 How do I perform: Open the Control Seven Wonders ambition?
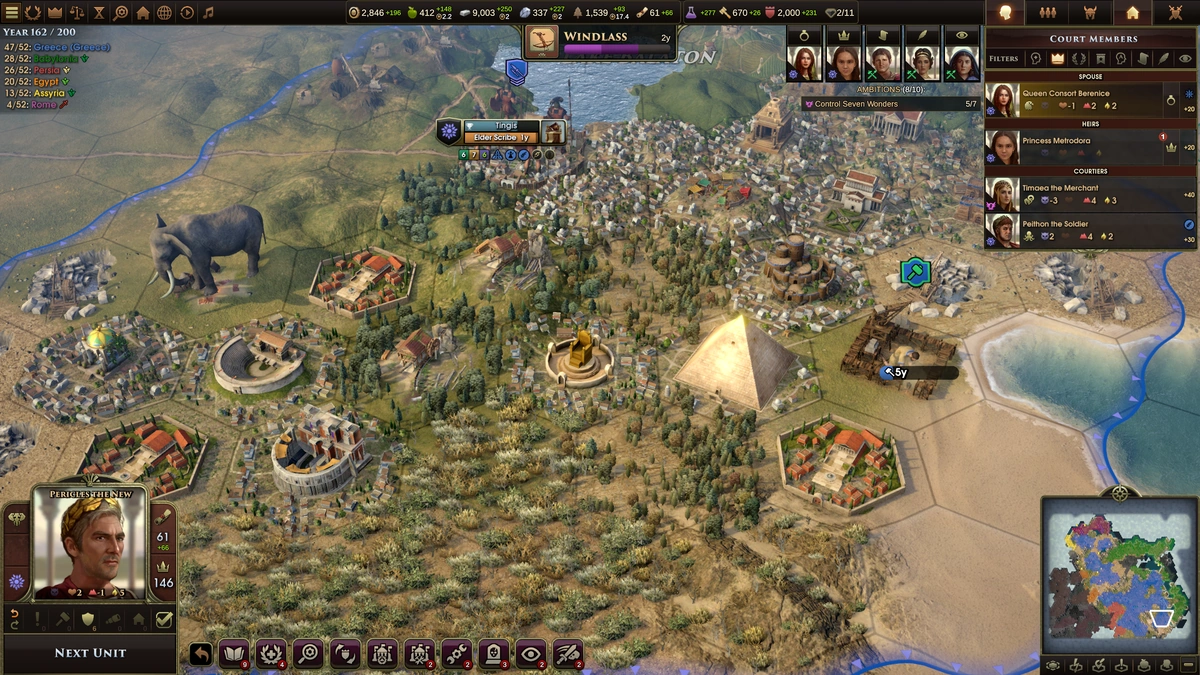click(x=890, y=104)
